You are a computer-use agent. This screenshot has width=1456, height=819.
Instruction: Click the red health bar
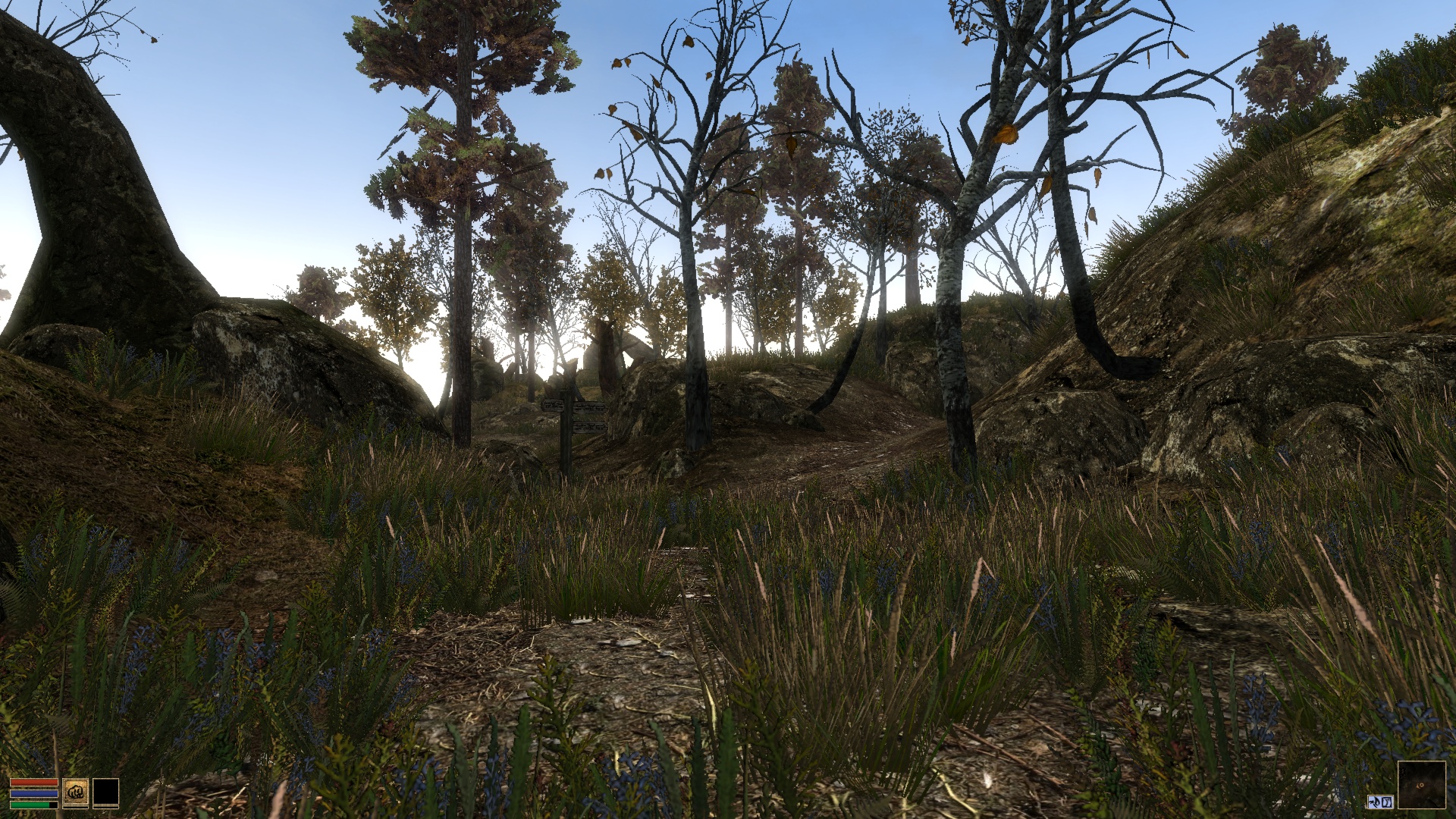pos(34,782)
